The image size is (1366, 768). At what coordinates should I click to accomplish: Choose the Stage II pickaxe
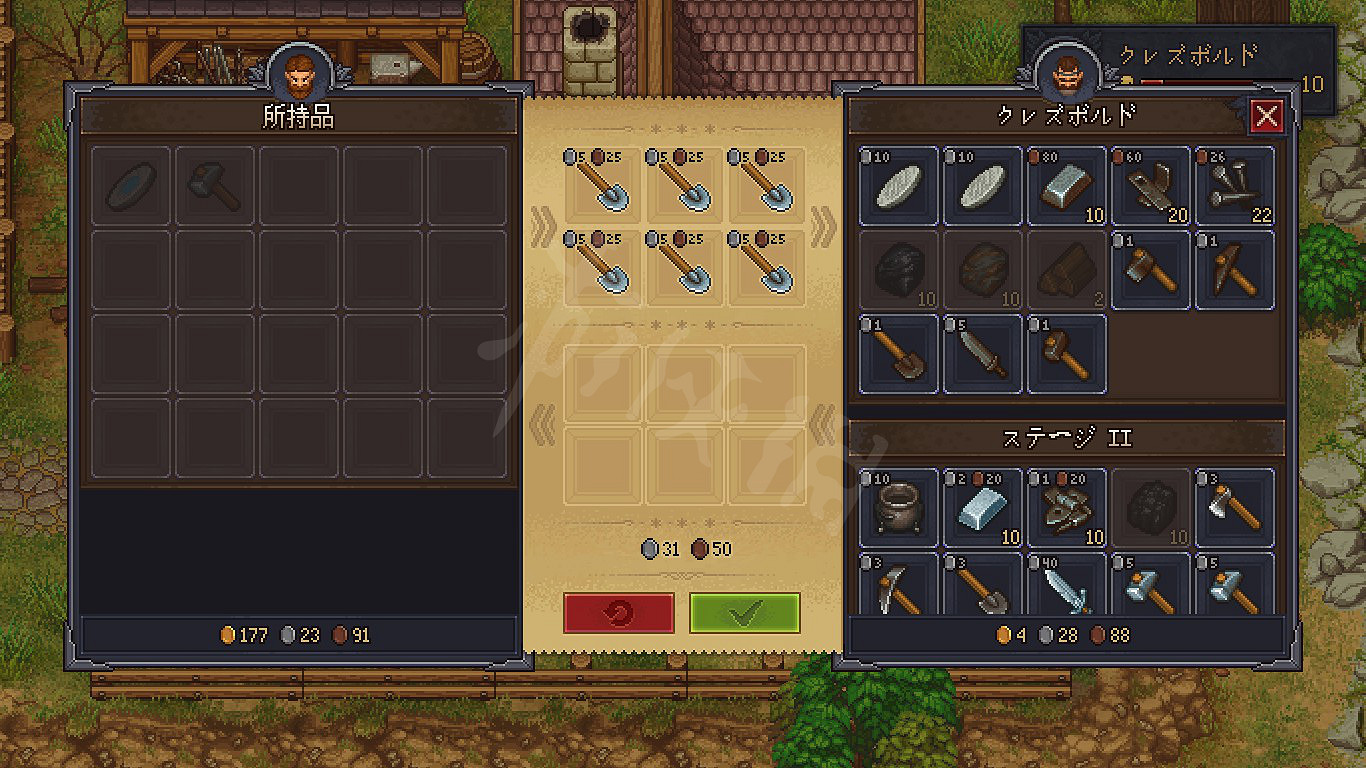pyautogui.click(x=899, y=587)
